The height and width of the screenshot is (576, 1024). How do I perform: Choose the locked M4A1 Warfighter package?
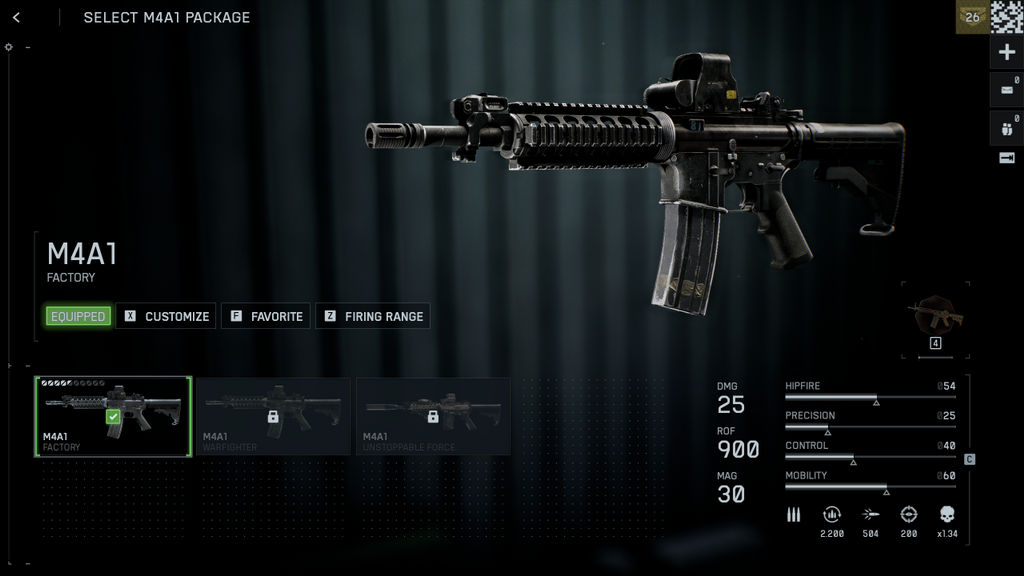coord(273,416)
